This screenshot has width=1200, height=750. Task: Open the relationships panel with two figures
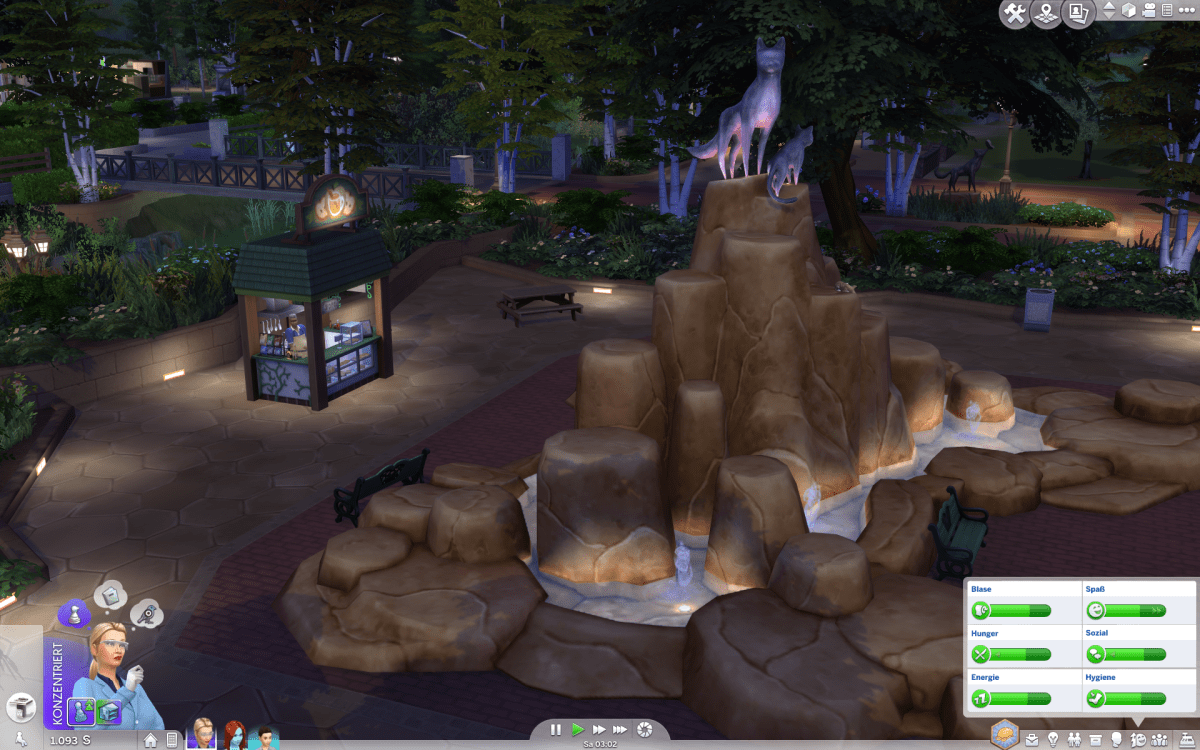[x=1074, y=740]
